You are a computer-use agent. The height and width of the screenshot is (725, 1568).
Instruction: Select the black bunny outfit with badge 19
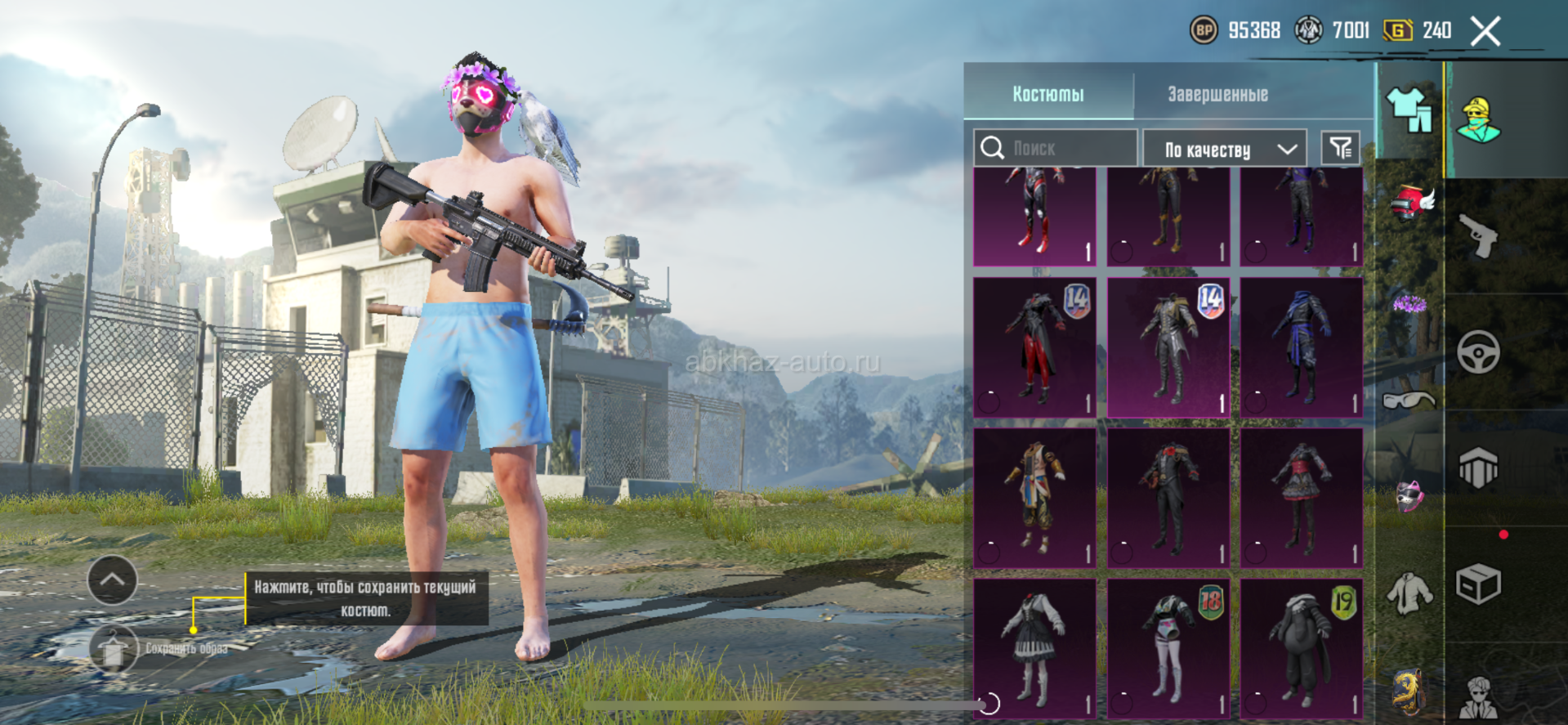click(1301, 649)
